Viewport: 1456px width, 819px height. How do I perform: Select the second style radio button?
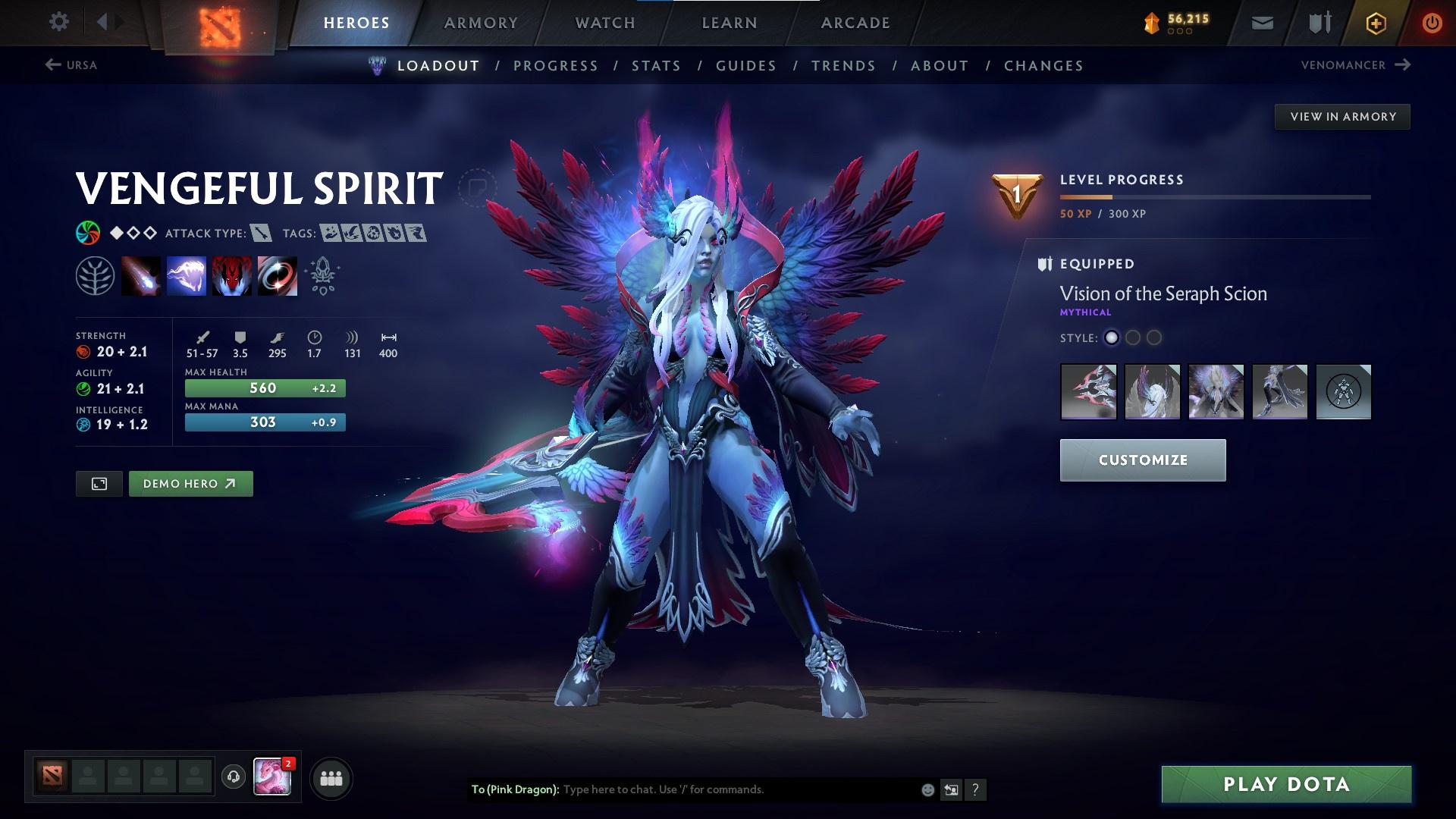[1134, 339]
